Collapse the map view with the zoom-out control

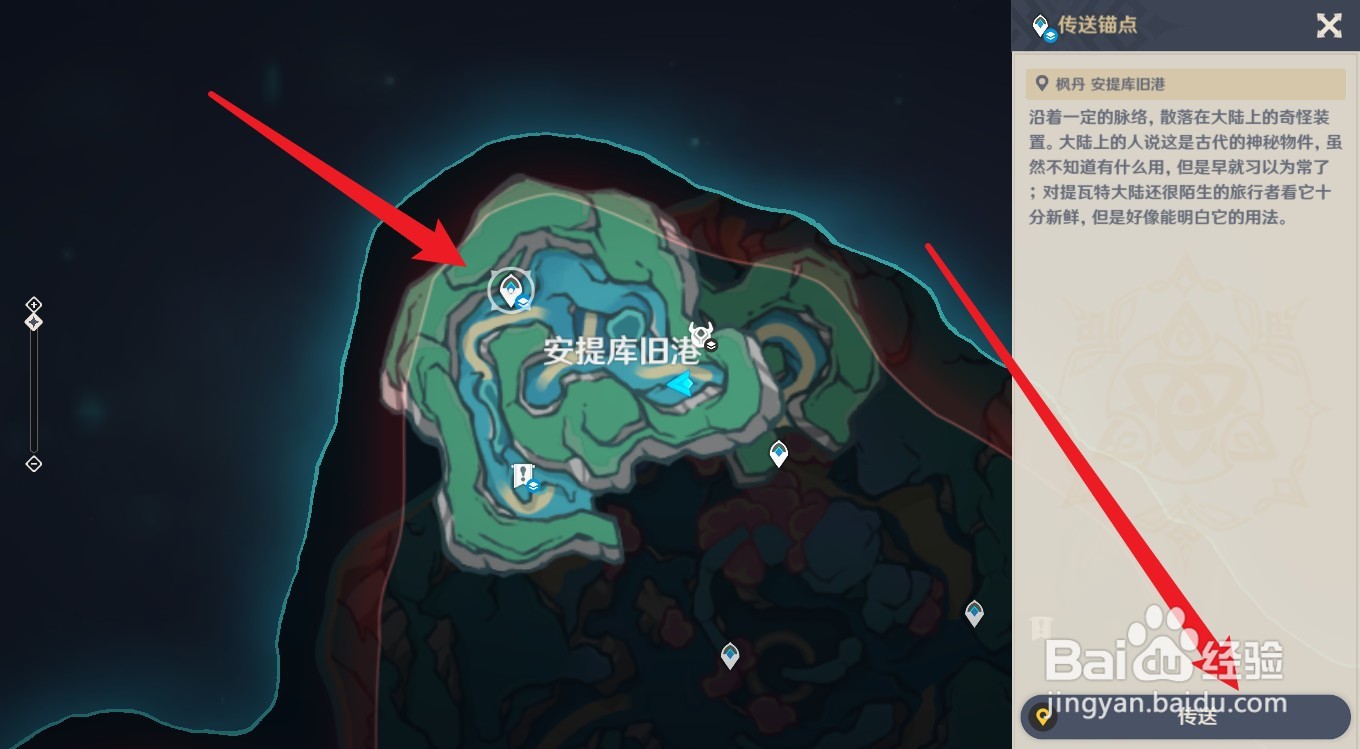click(x=33, y=463)
